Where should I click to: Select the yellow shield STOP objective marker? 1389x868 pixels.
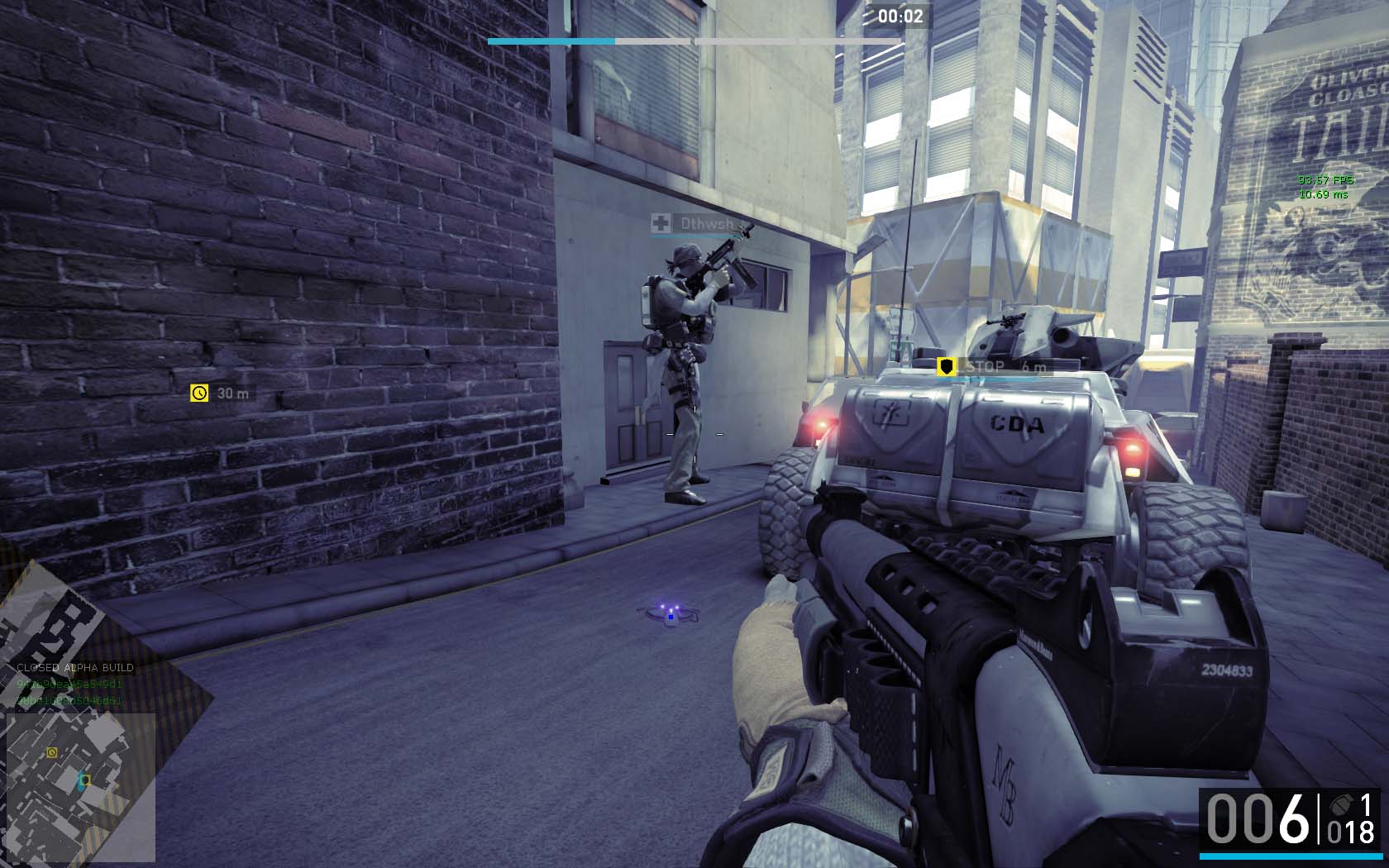point(946,366)
